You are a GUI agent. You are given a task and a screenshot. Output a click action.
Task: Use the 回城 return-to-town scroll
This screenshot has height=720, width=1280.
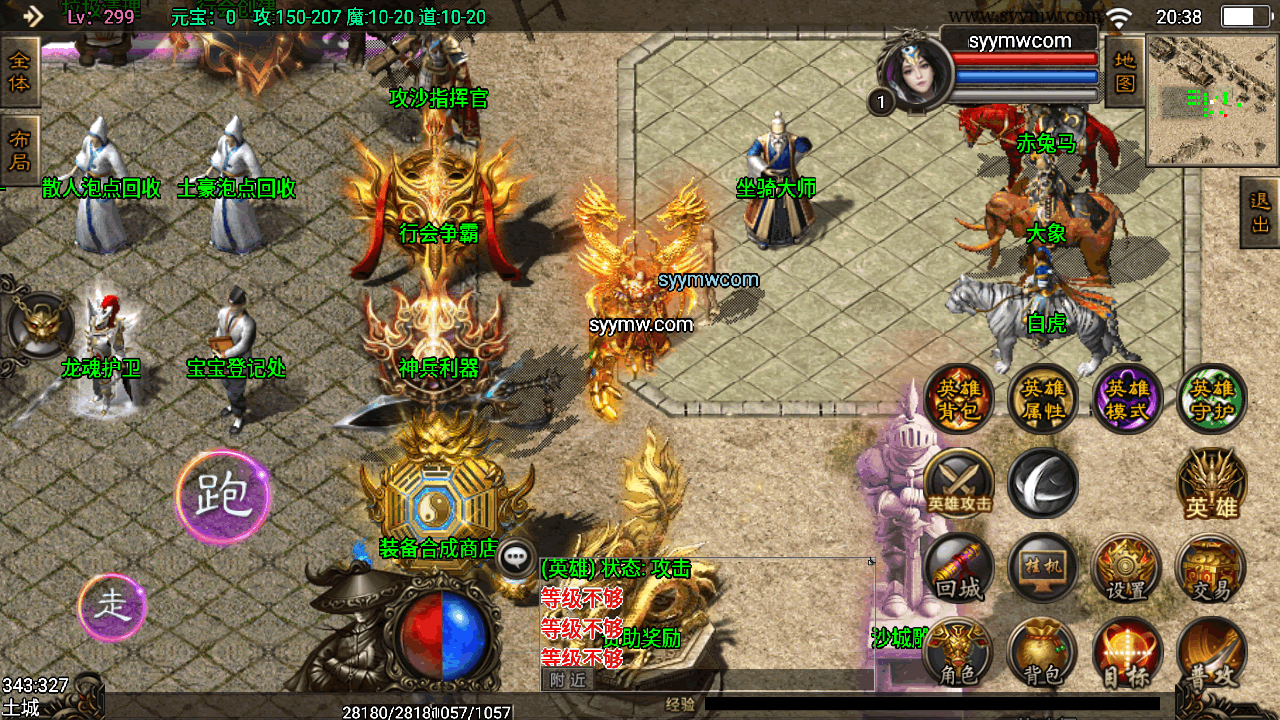959,568
